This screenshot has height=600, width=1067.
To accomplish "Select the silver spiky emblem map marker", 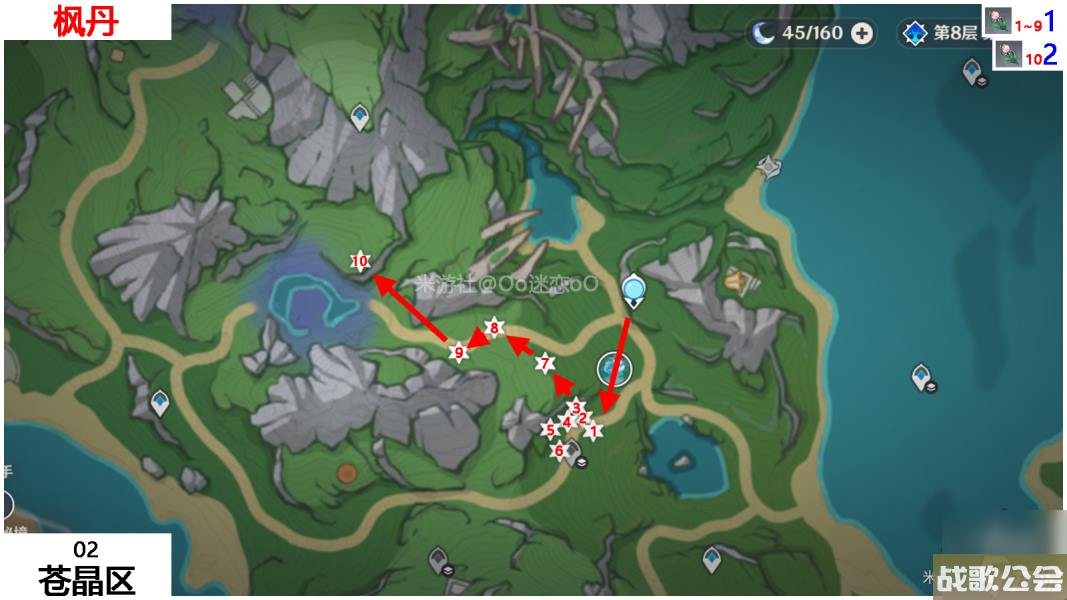I will tap(768, 166).
